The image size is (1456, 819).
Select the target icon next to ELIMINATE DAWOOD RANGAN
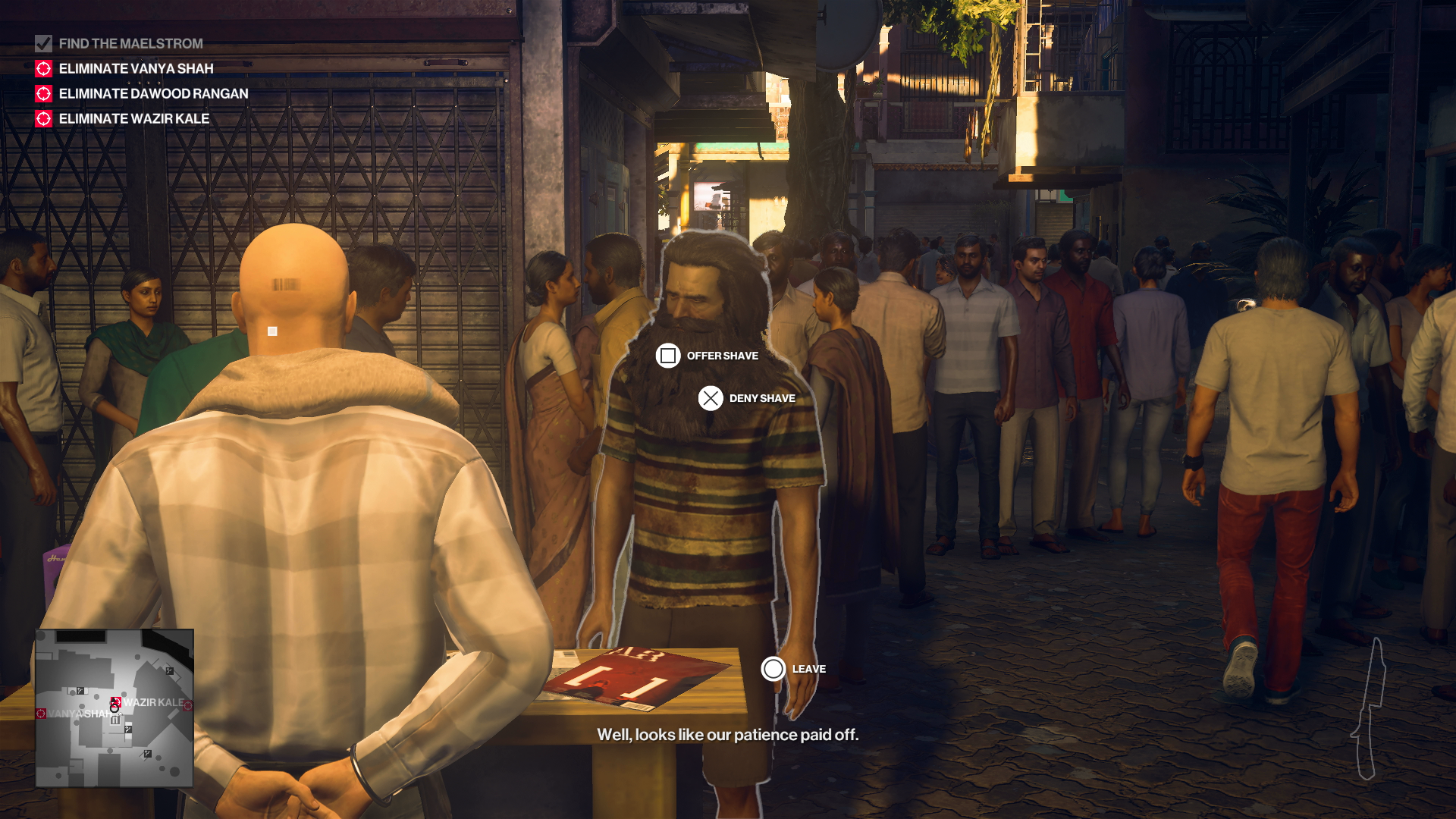(x=43, y=94)
